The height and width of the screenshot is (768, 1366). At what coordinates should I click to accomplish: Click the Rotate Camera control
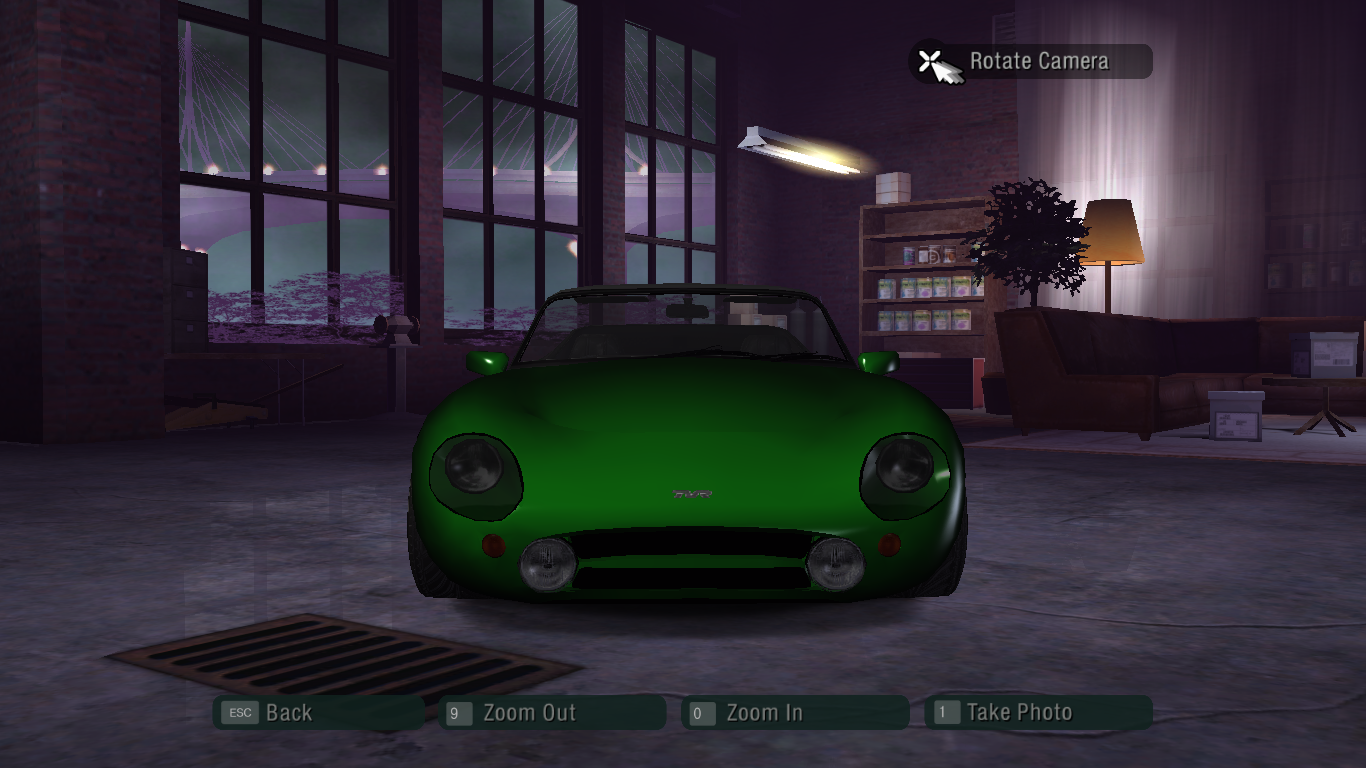1031,62
